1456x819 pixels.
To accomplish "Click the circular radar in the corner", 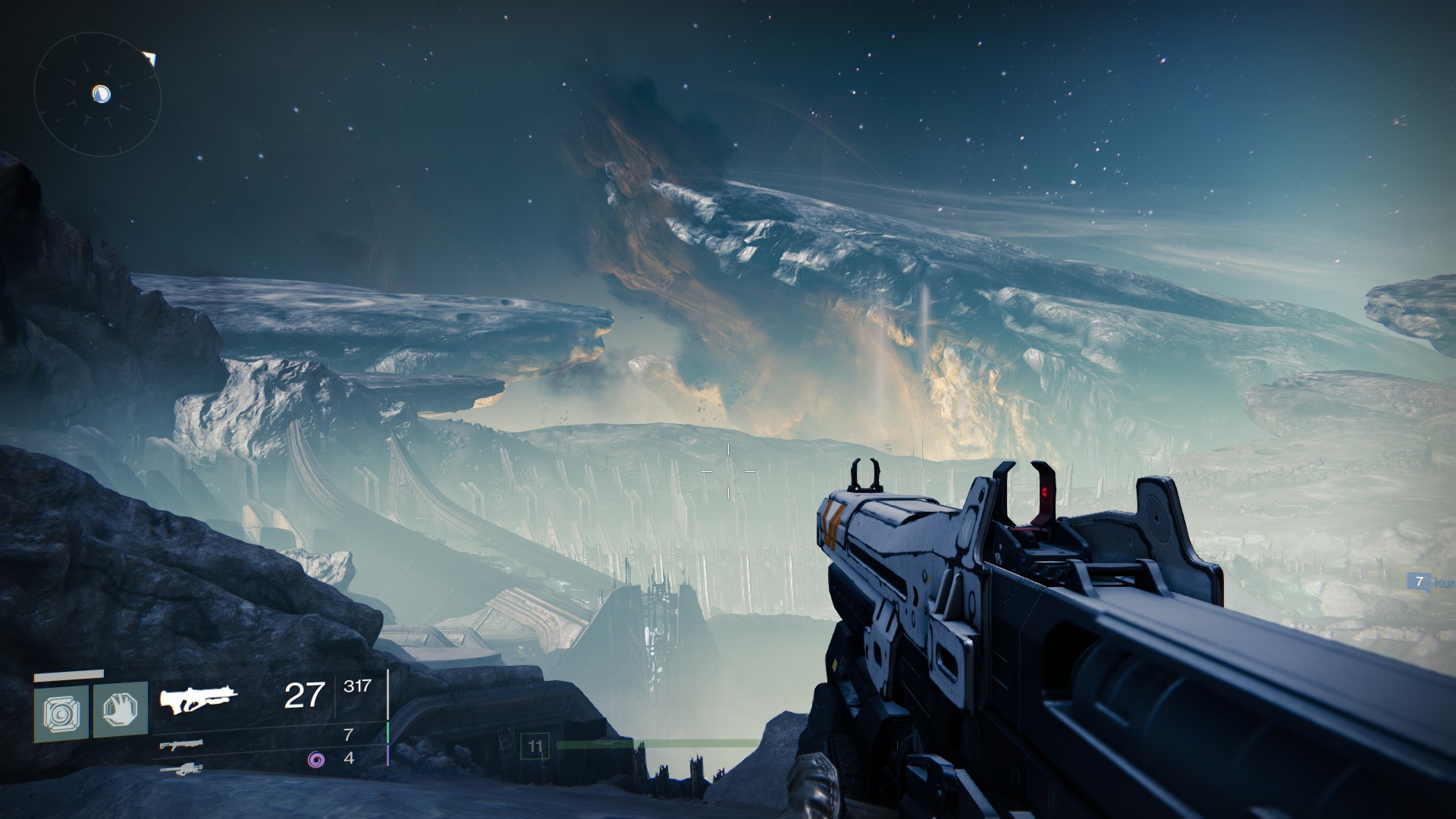I will tap(98, 94).
